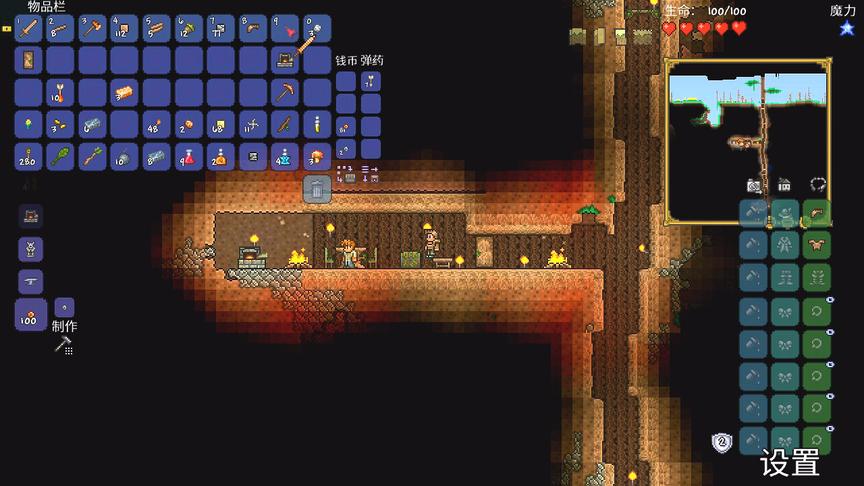The height and width of the screenshot is (486, 864).
Task: Select the red umbrella in hotbar slot 9
Action: point(285,28)
